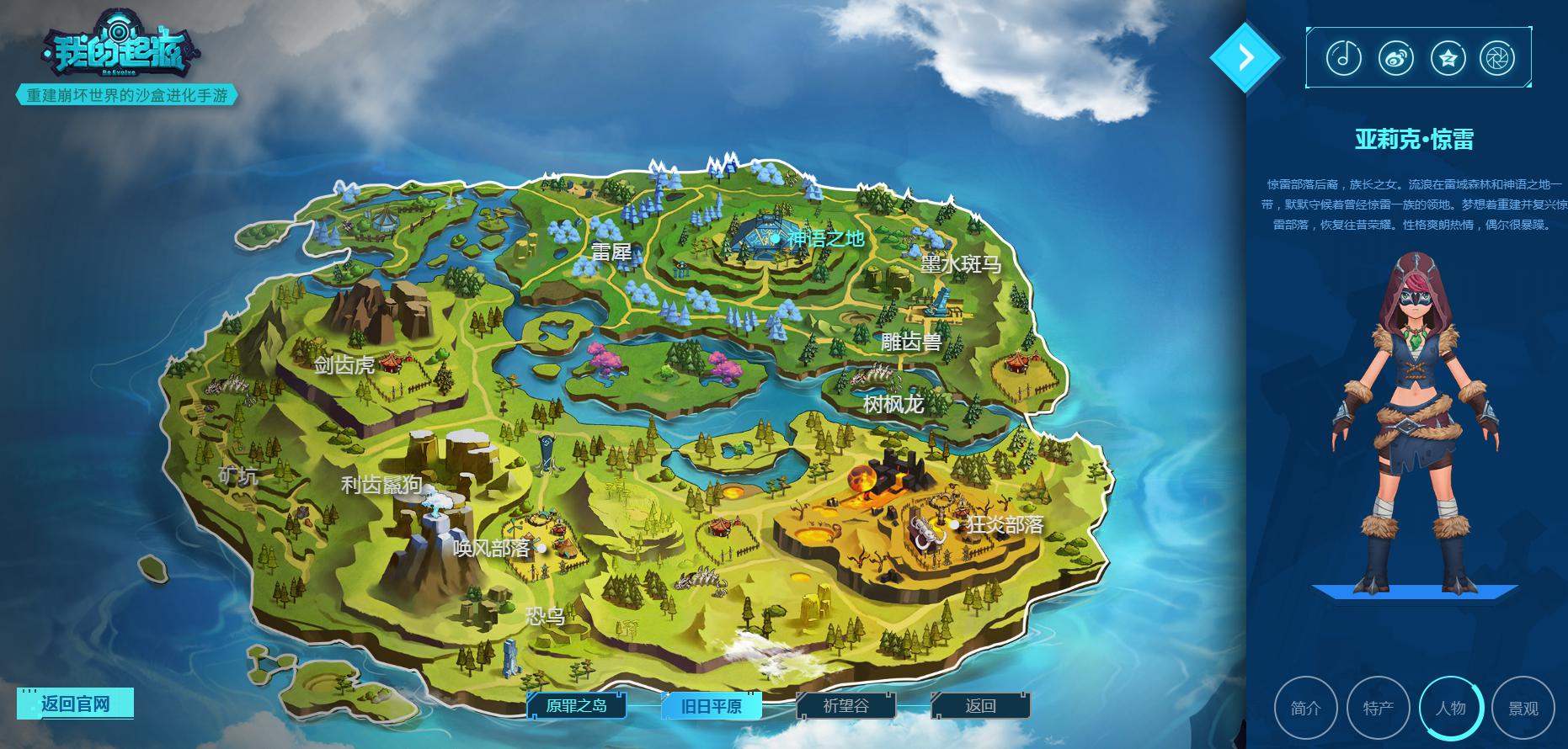Select the 人物 tab
The height and width of the screenshot is (749, 1568).
1451,709
